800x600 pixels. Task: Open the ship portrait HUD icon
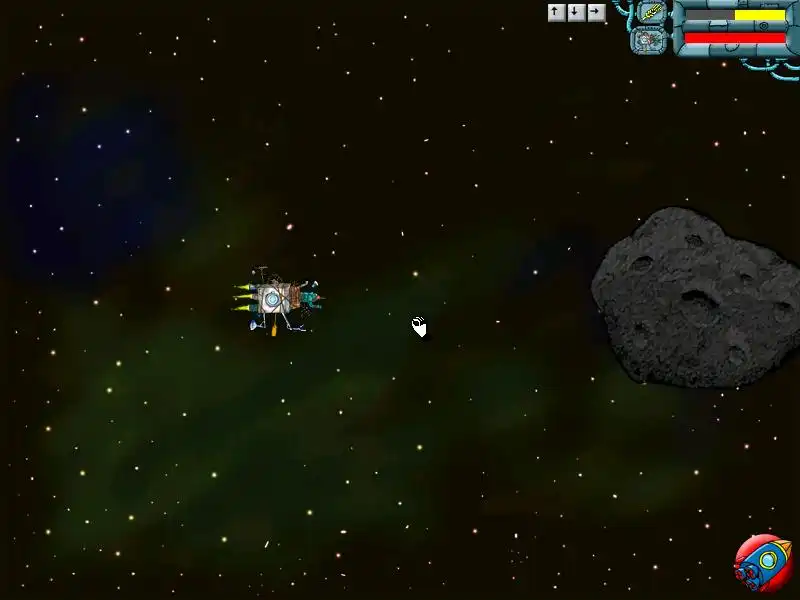pos(648,40)
